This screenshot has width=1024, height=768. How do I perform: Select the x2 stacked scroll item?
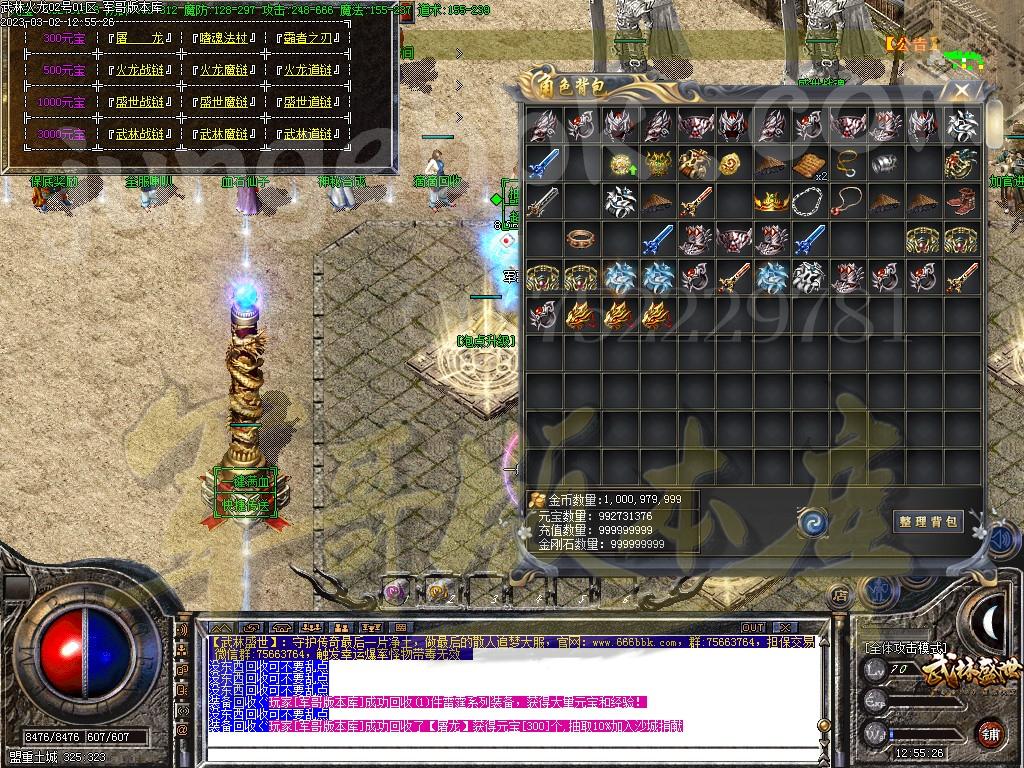810,164
